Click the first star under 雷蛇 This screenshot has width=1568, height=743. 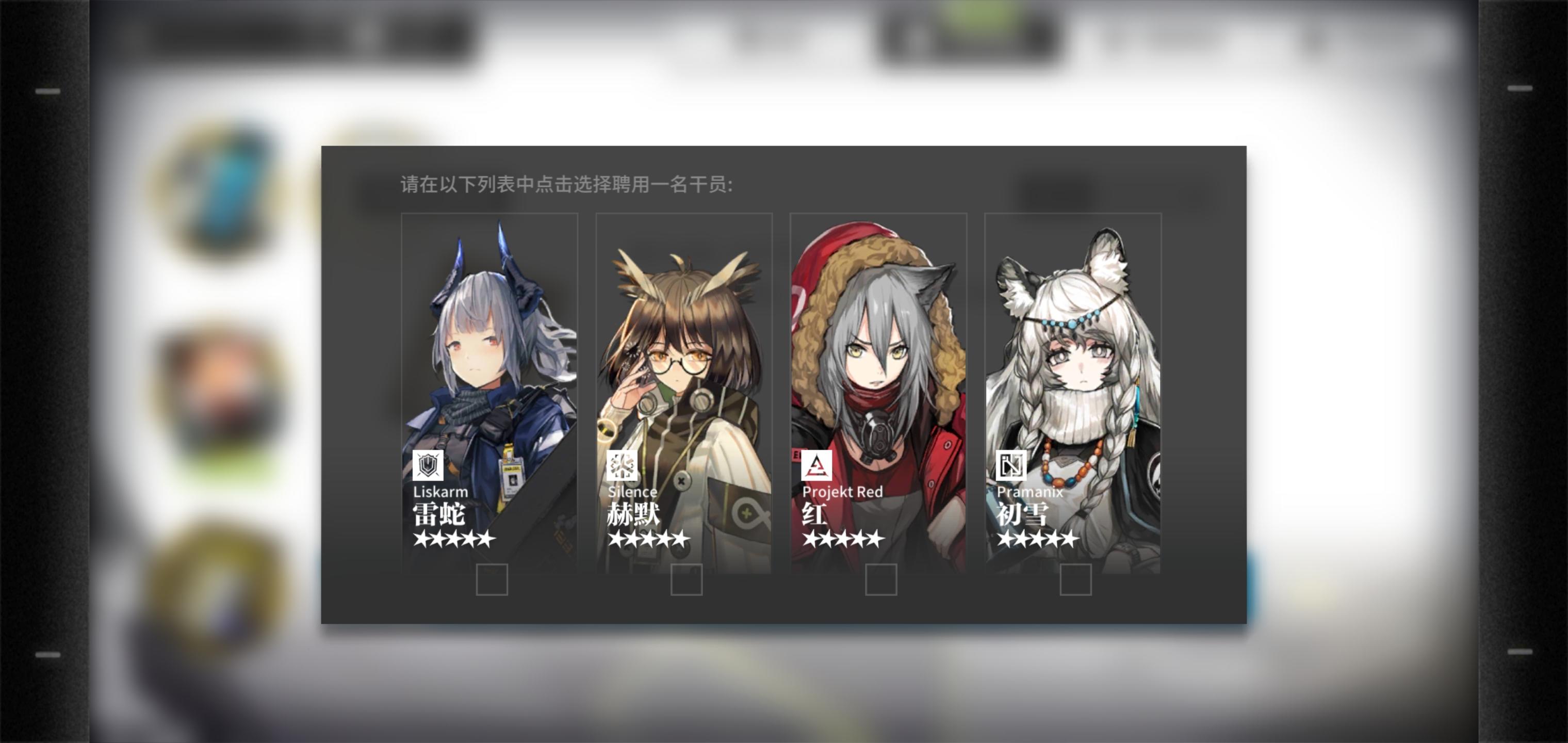(x=421, y=539)
